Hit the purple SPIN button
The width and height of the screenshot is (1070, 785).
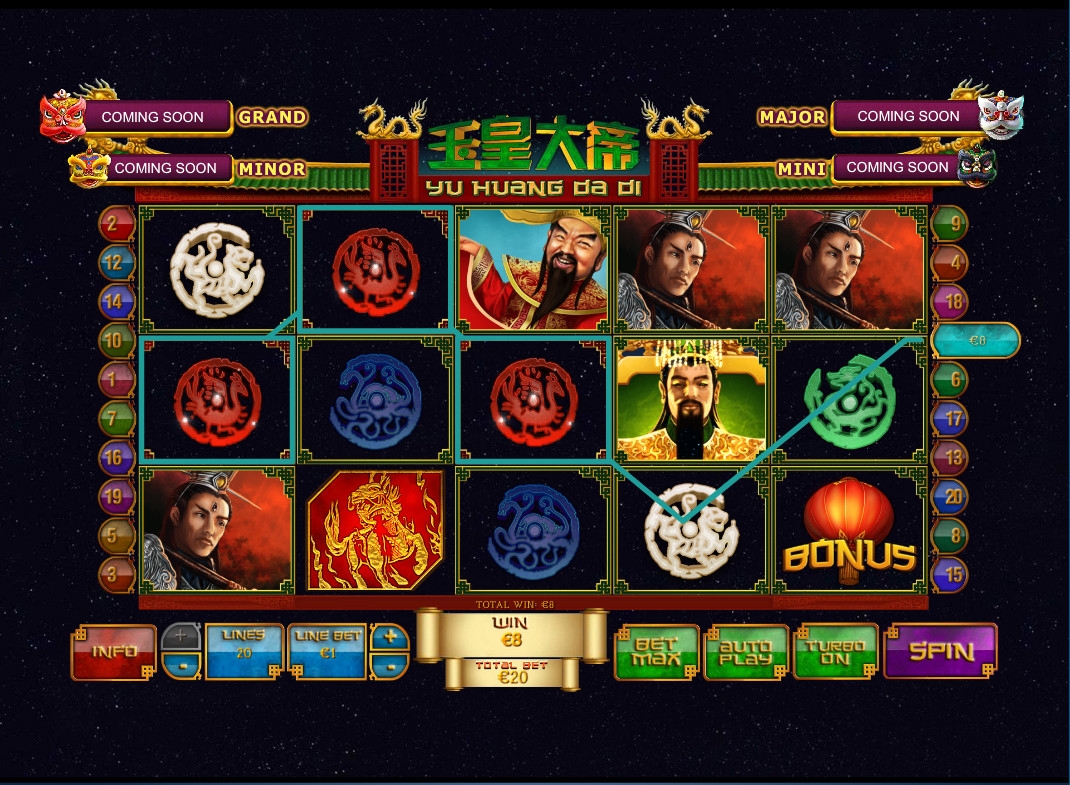point(940,651)
